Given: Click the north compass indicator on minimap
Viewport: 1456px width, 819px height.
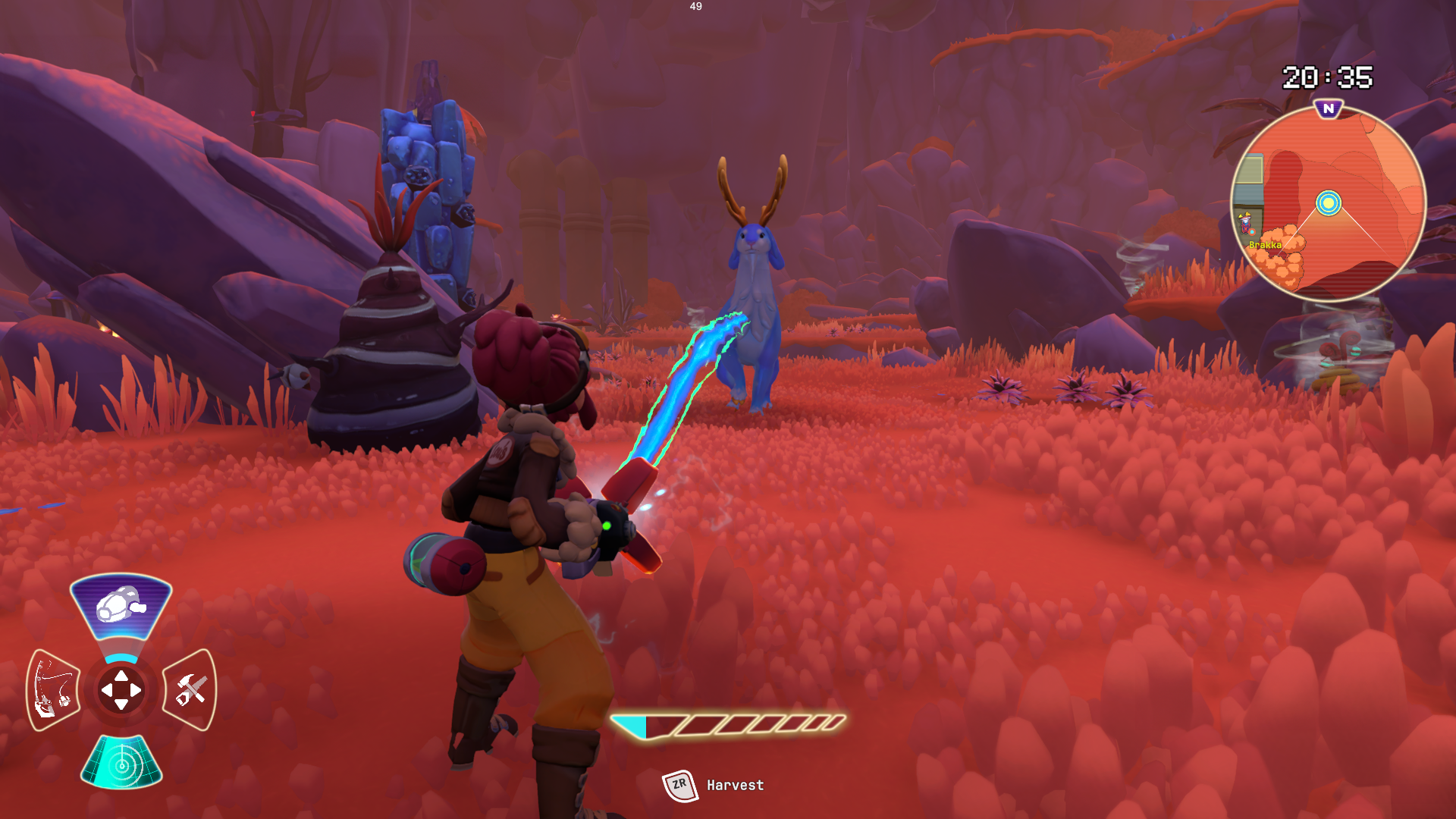Looking at the screenshot, I should 1328,109.
